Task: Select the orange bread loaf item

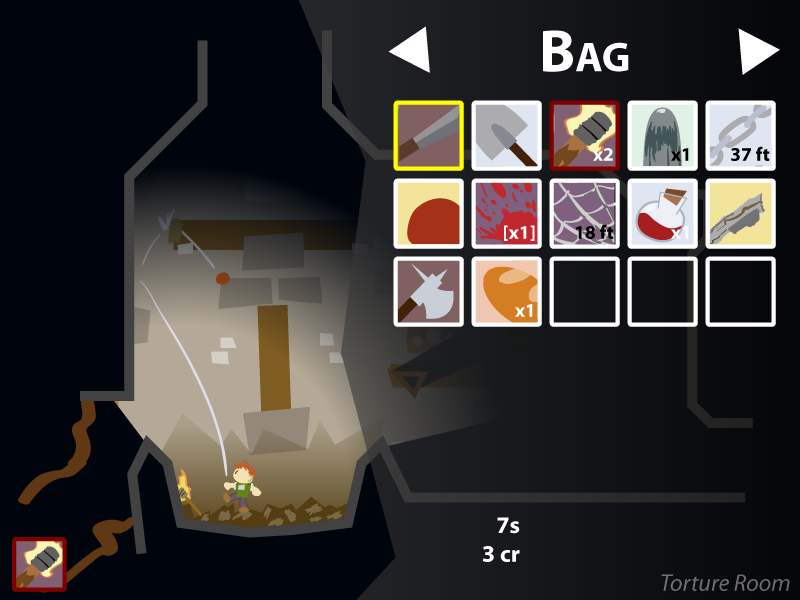Action: pos(506,291)
